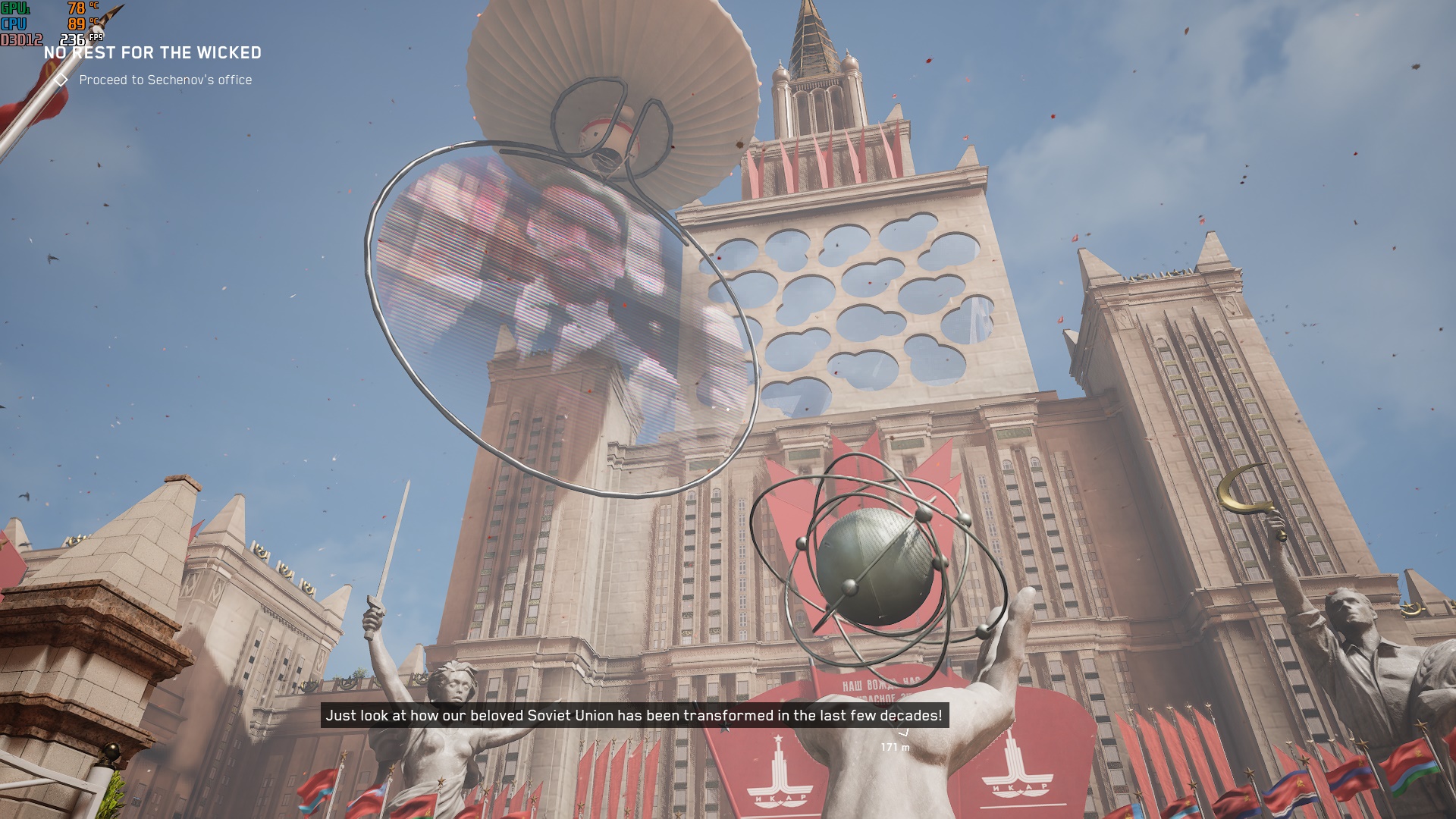Click the 171 m objective waypoint marker
The width and height of the screenshot is (1456, 819).
tap(902, 732)
